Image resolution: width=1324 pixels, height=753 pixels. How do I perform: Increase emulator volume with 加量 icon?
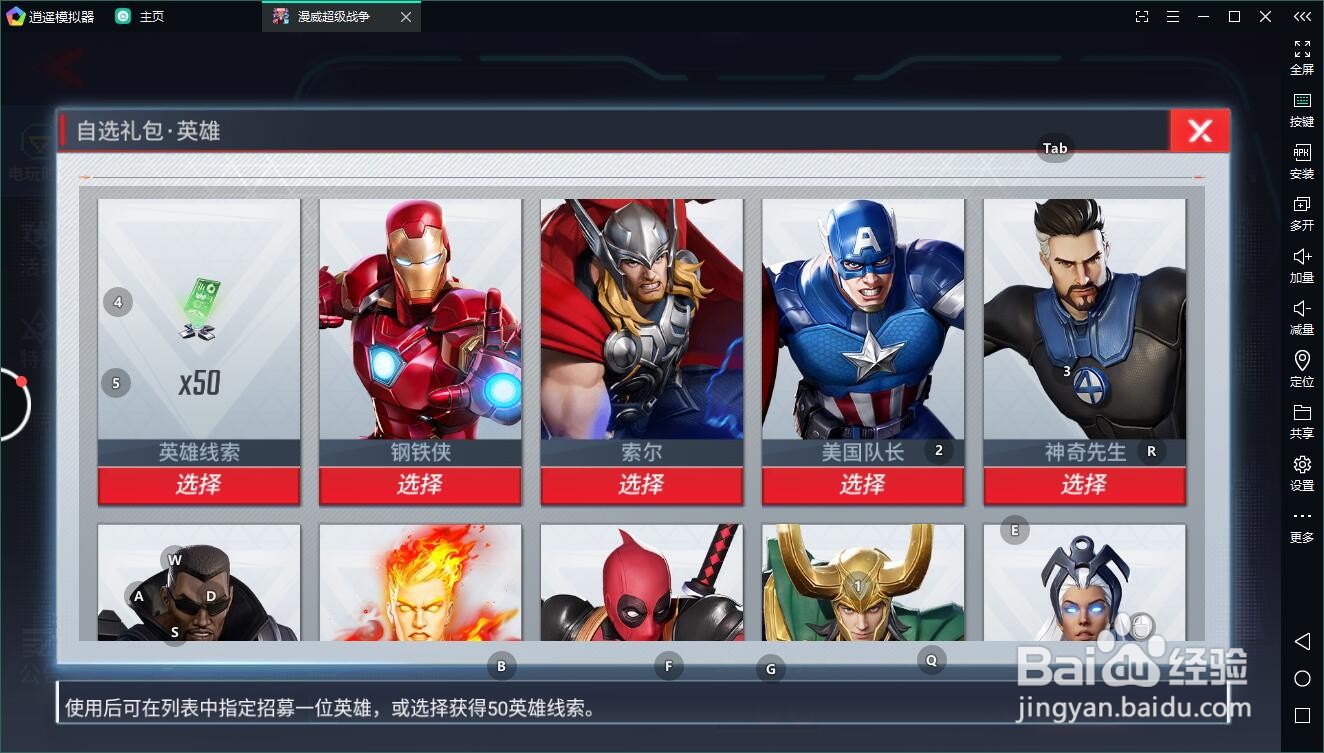(1301, 266)
